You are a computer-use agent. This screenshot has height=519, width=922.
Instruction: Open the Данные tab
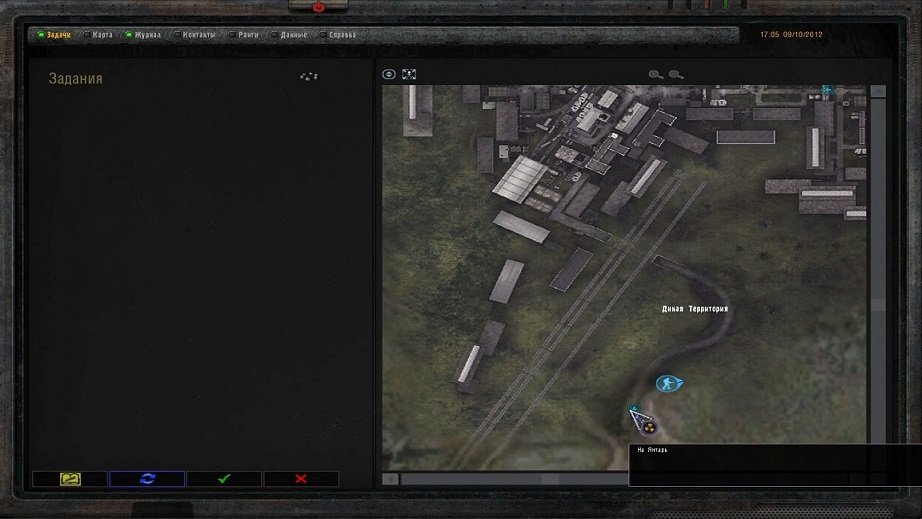pyautogui.click(x=293, y=35)
